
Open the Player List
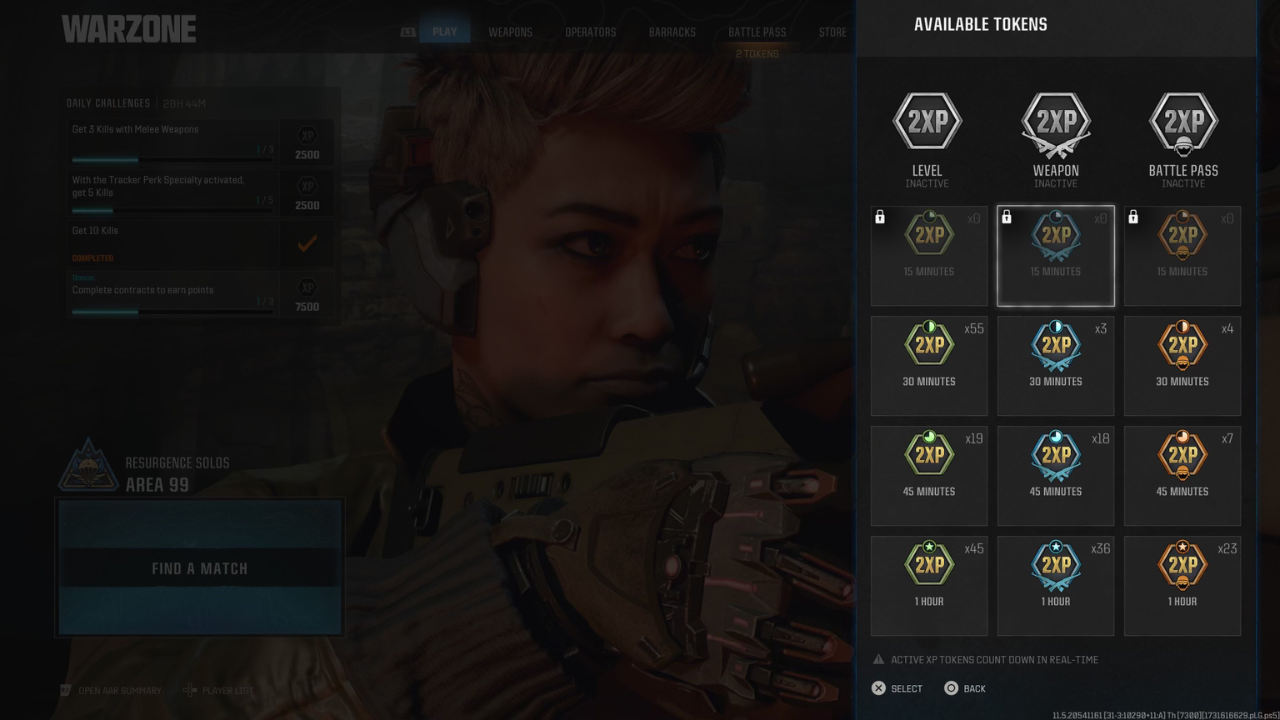click(229, 690)
